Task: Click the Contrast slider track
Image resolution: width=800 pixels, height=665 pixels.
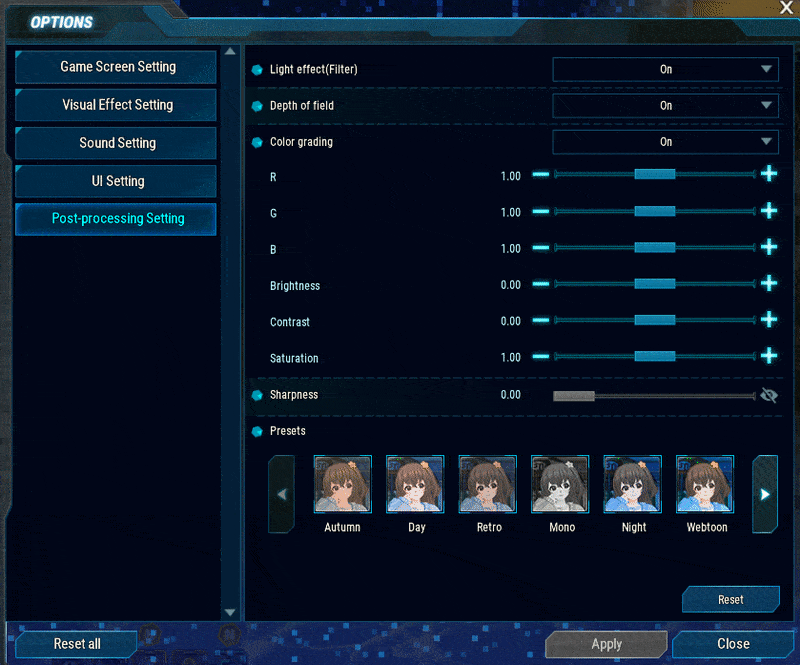Action: (x=655, y=320)
